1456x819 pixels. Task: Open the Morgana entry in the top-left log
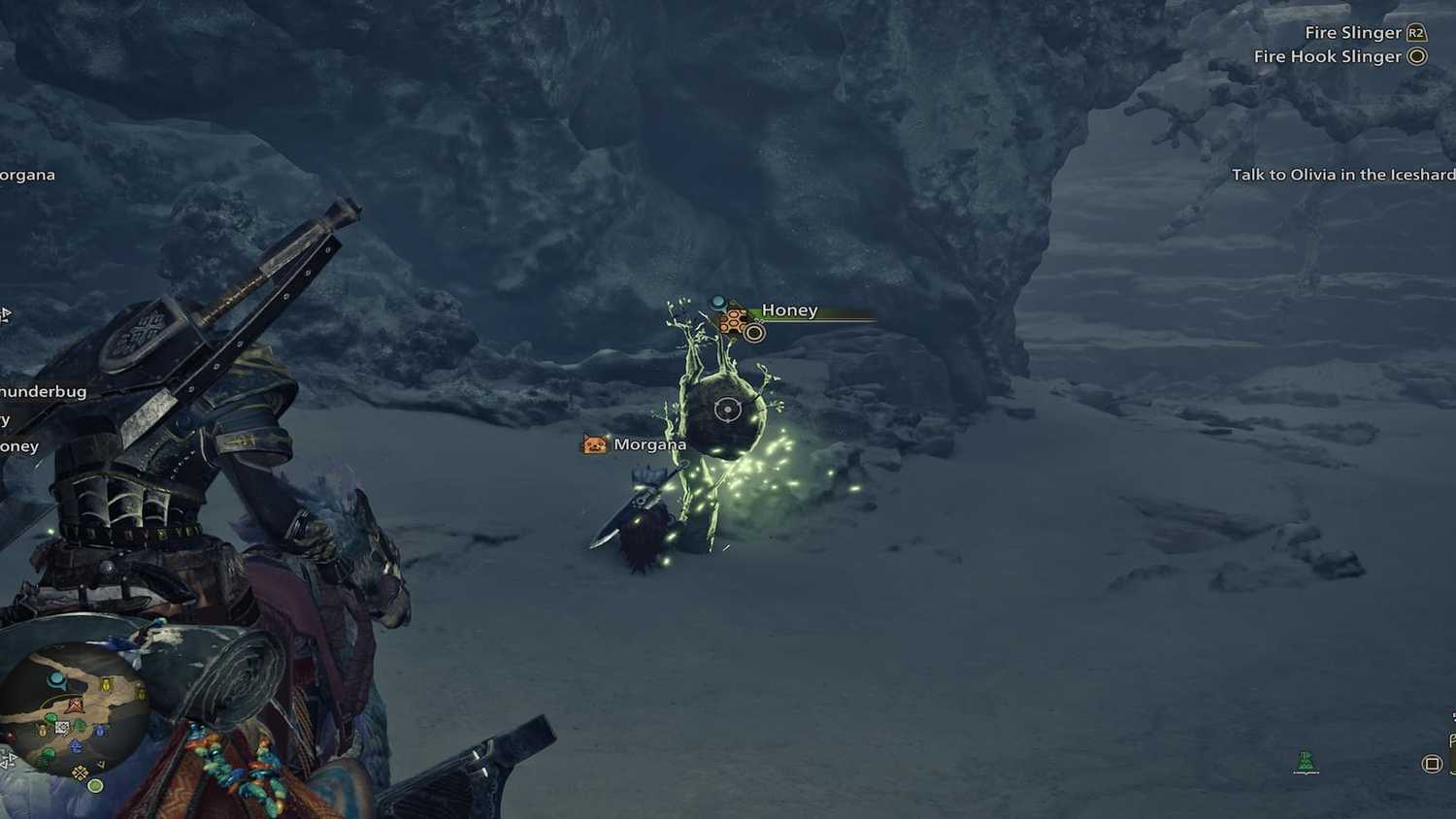tap(27, 174)
